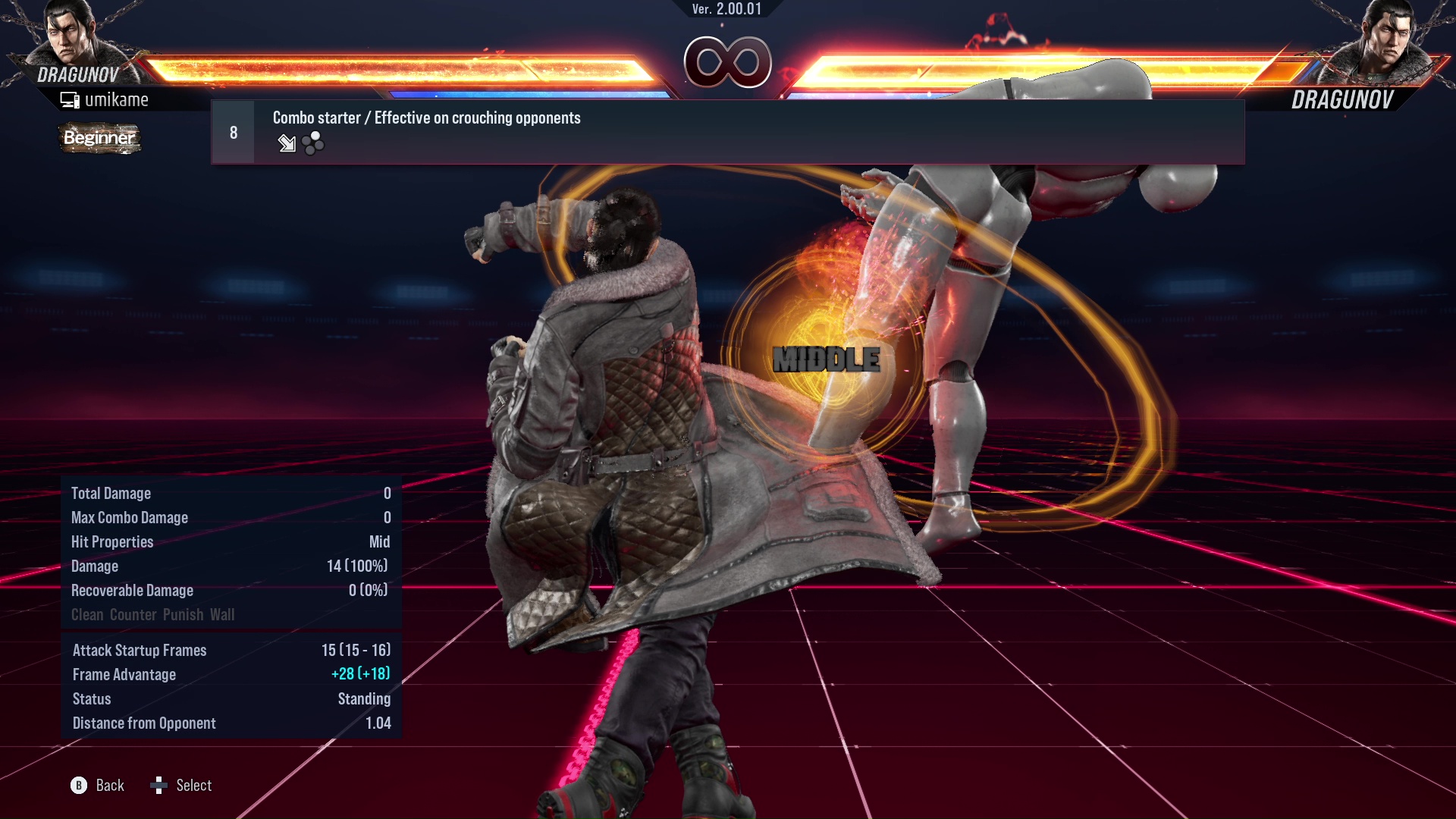Expand the Frame Advantage details

[x=124, y=674]
